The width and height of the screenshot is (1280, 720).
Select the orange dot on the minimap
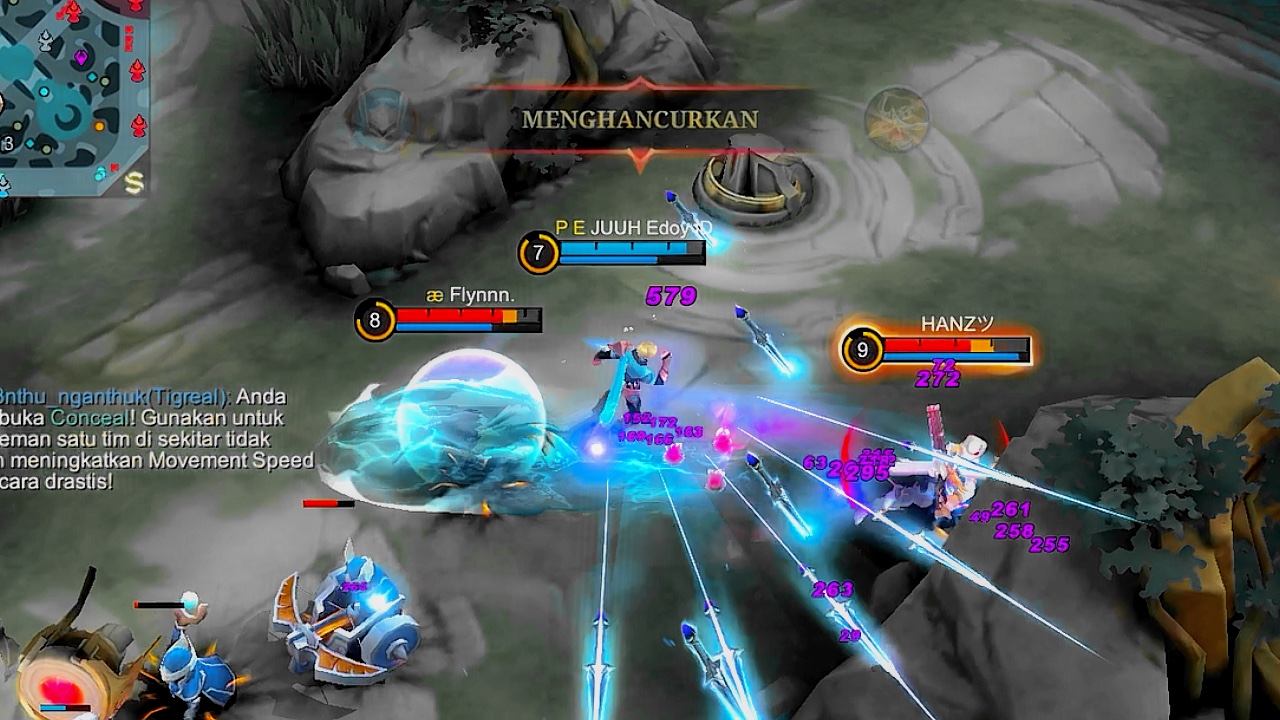(99, 127)
